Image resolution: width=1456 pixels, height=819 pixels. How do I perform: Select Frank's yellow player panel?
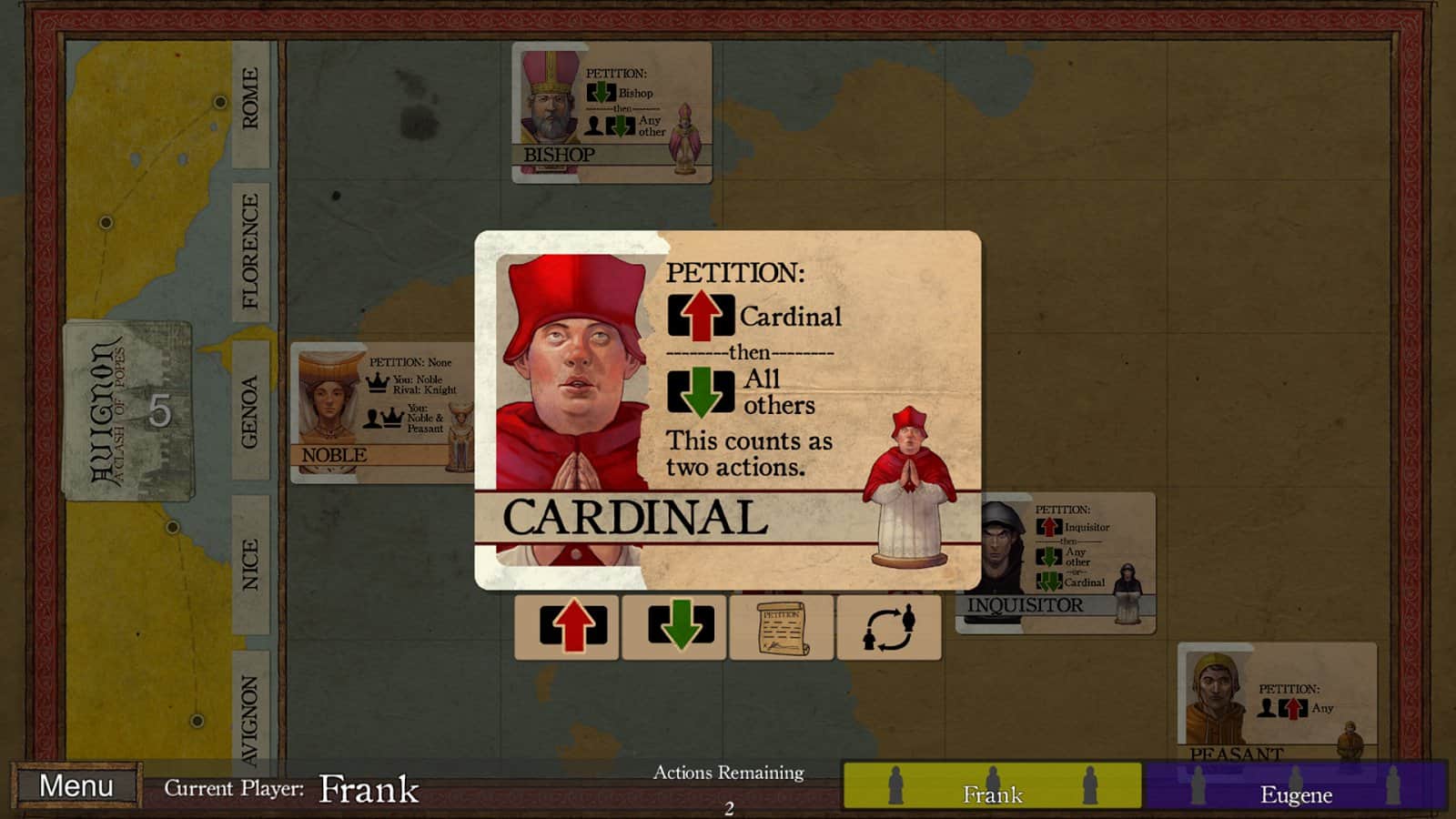992,785
